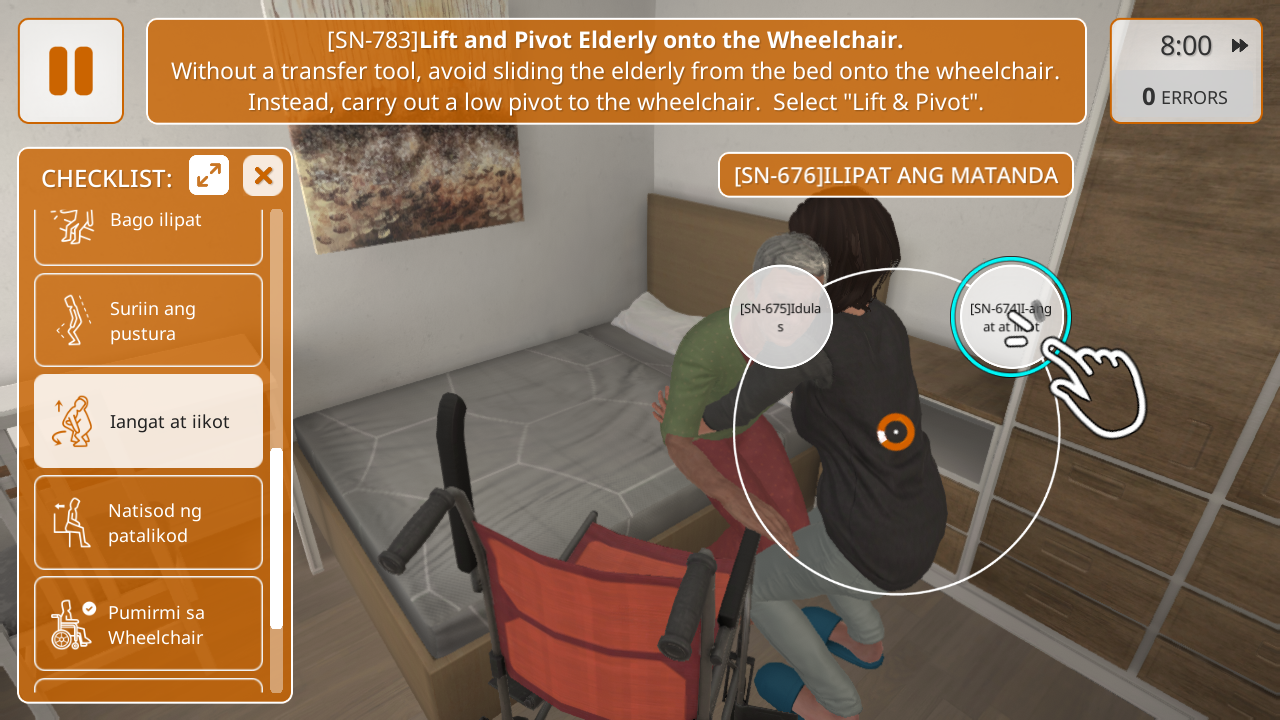The width and height of the screenshot is (1280, 720).
Task: Pause the simulation with the pause button
Action: click(71, 71)
